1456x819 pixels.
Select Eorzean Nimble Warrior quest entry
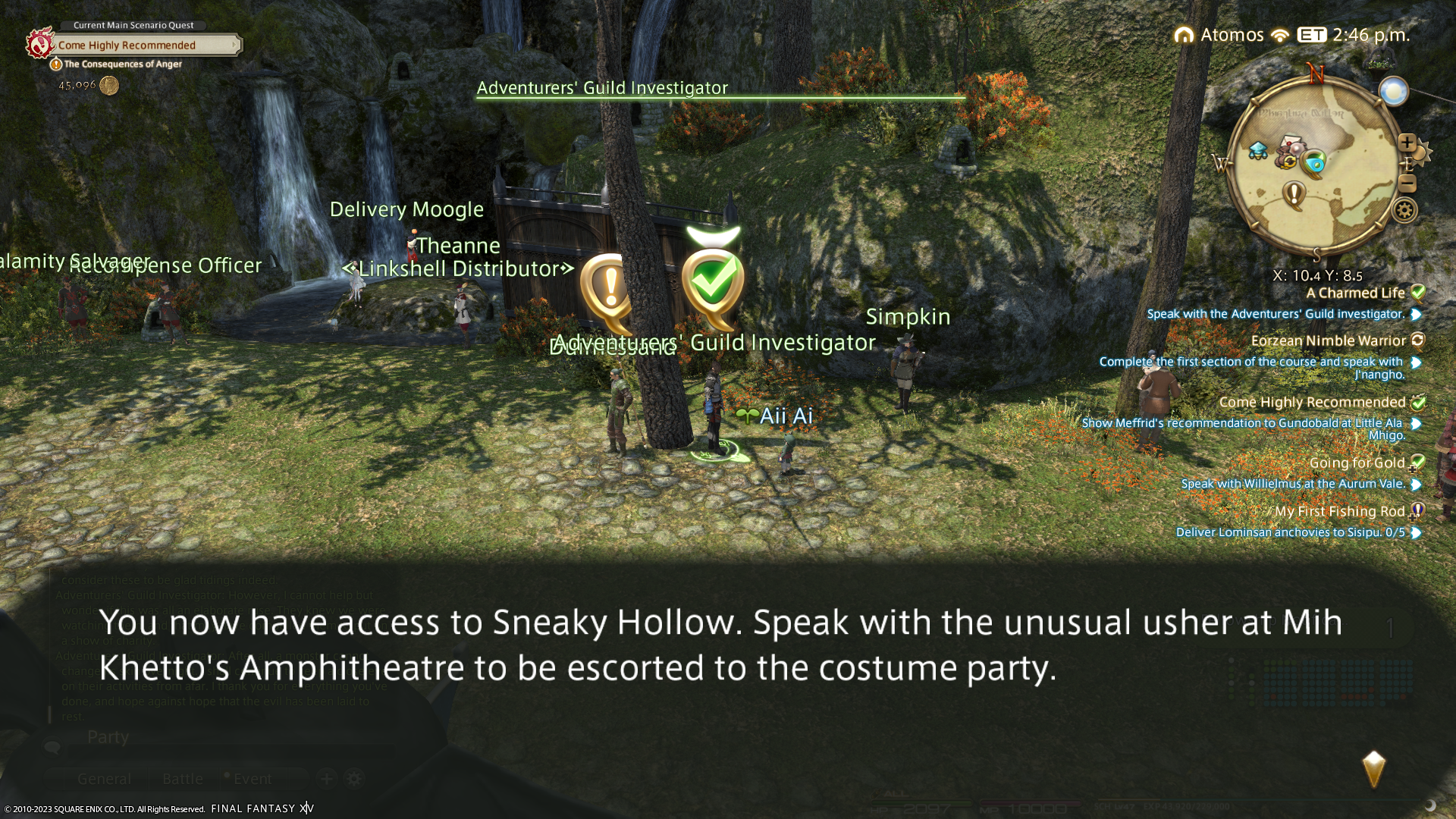1329,341
